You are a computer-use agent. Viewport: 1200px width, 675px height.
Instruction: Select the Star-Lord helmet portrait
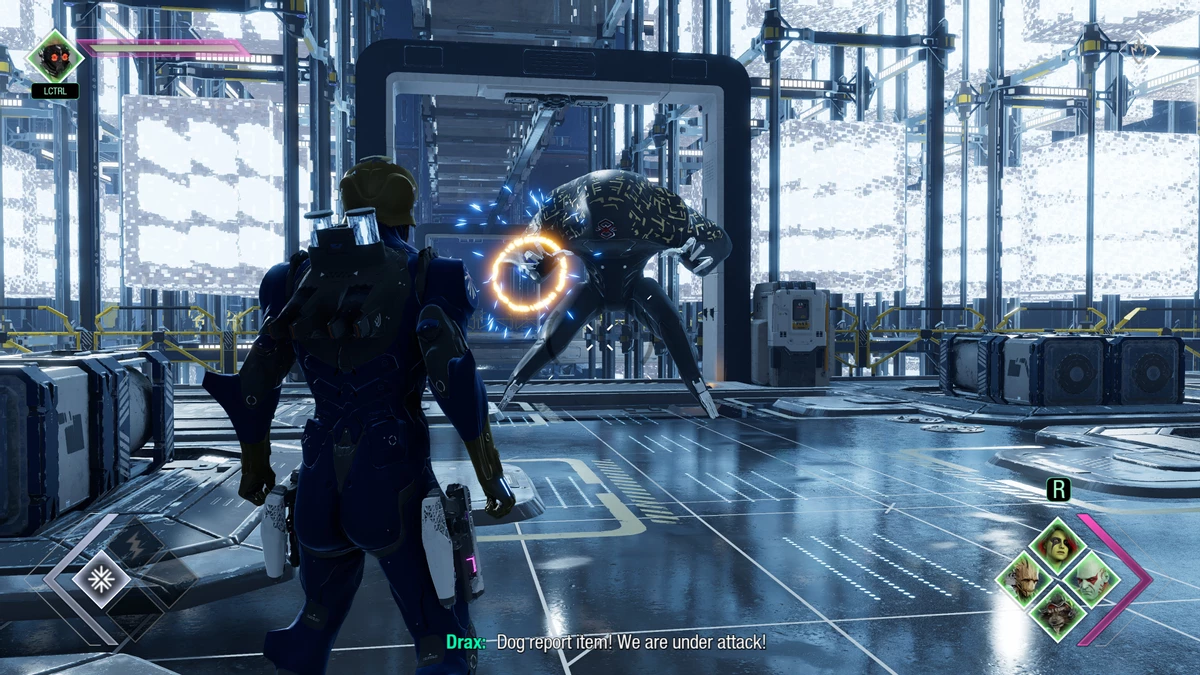54,55
